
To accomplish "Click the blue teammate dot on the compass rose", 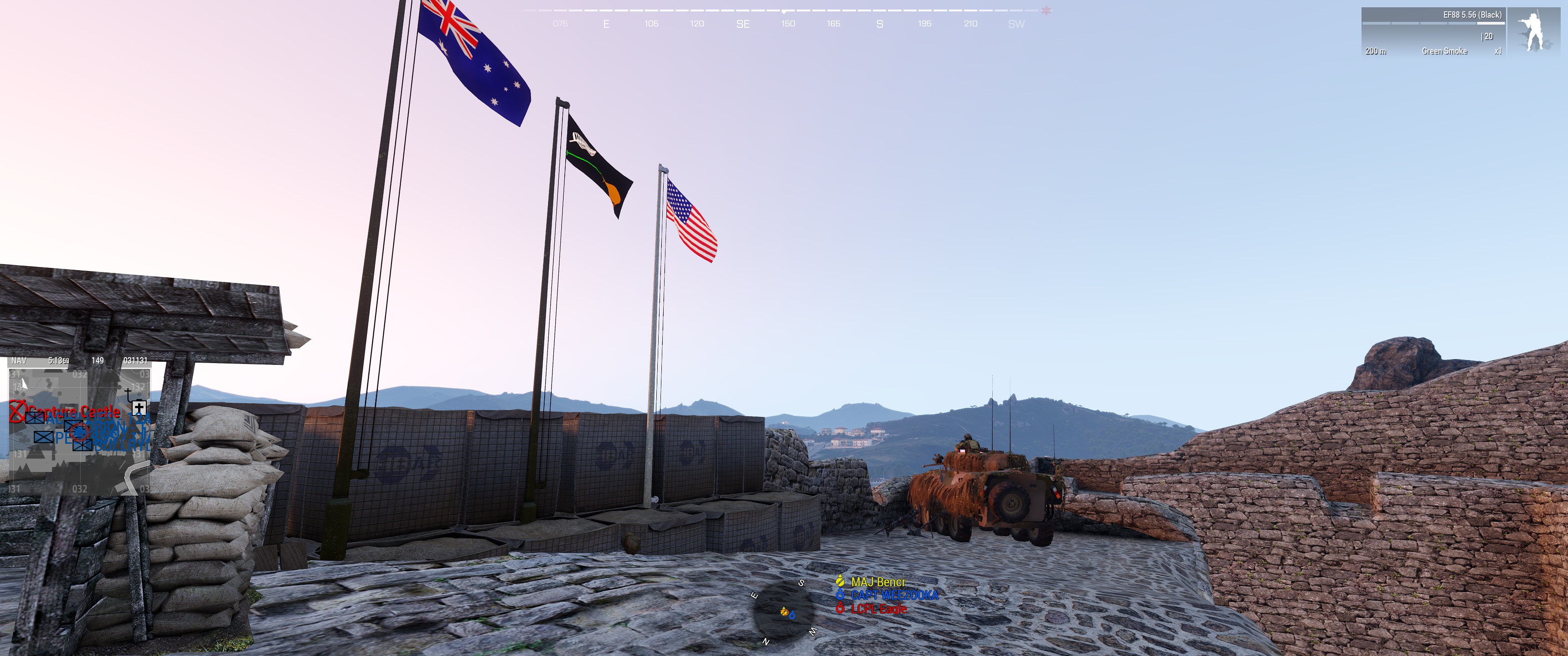I will tap(792, 616).
